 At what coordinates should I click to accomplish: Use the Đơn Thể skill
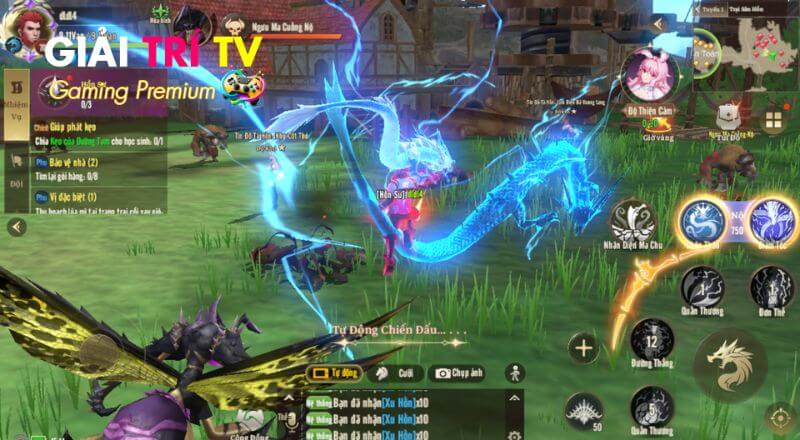pos(772,289)
